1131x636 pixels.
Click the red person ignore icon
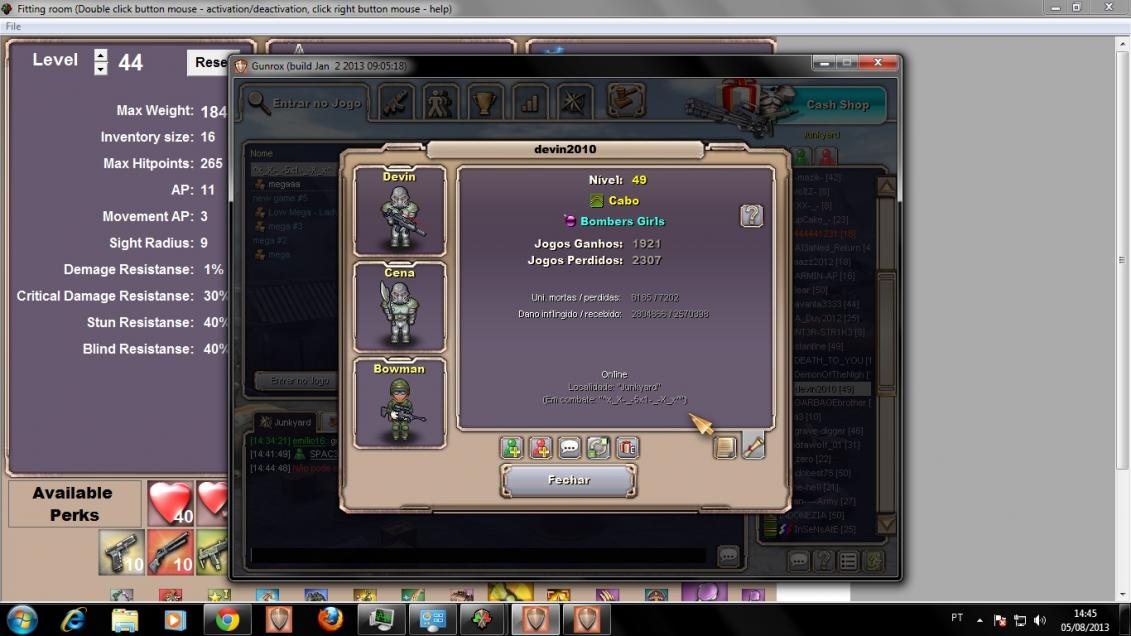coord(541,448)
